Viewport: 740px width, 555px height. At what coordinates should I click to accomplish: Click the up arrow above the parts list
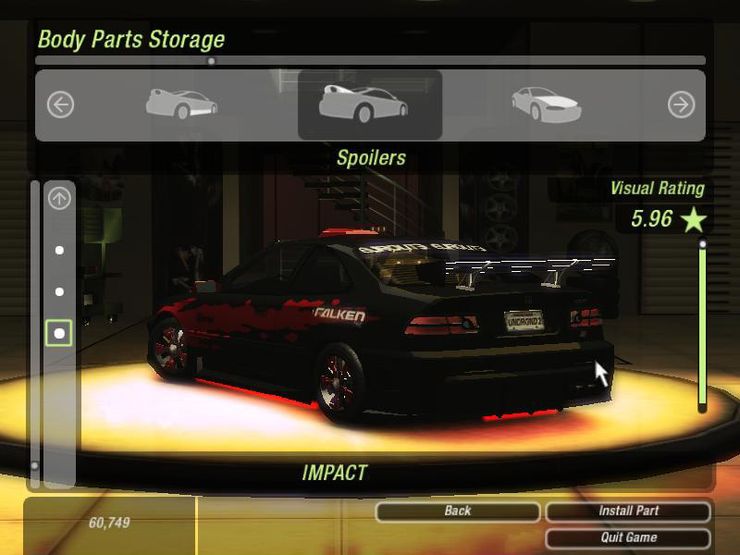(x=60, y=199)
